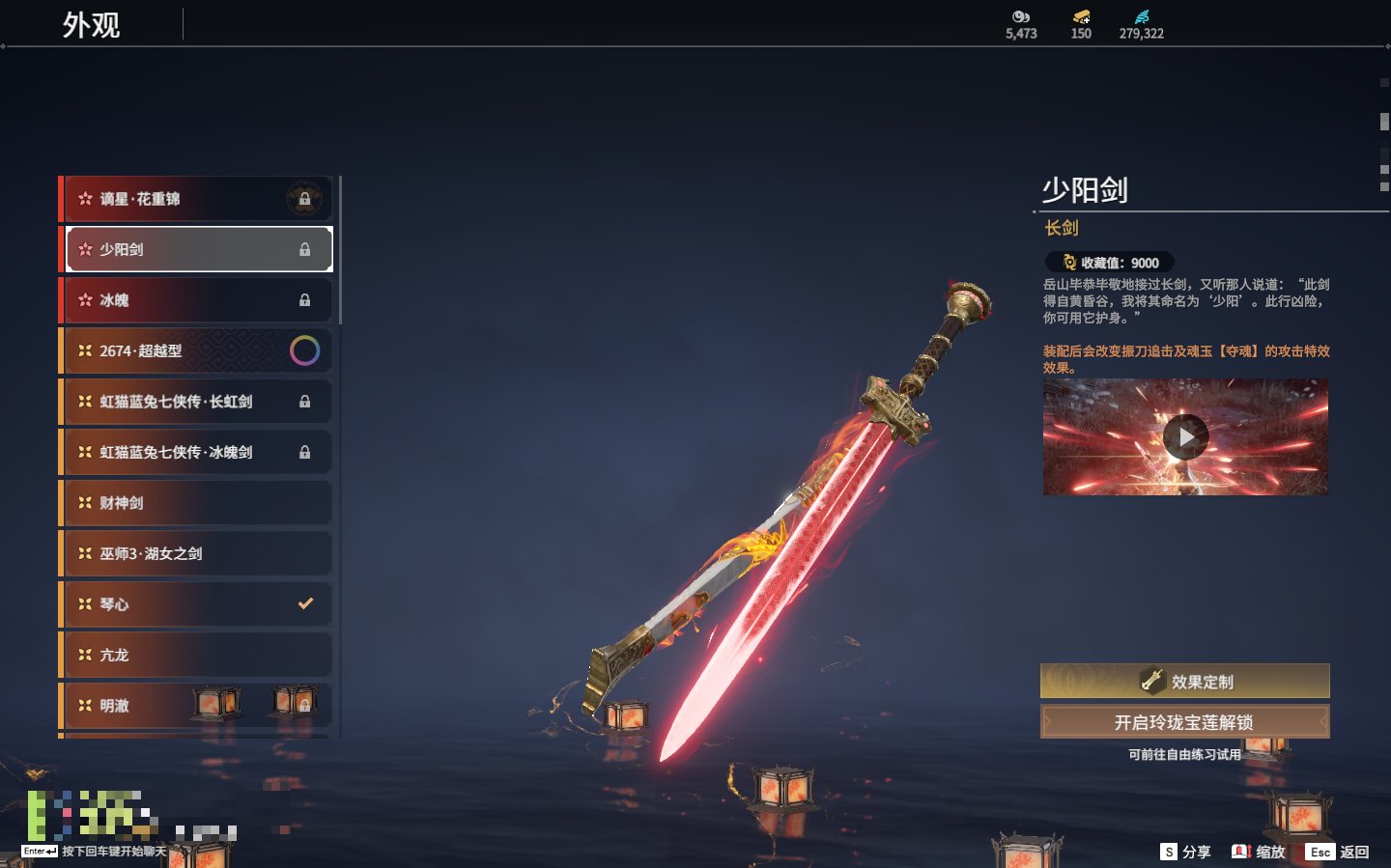Select the 冰魄 skin row
The image size is (1391, 868).
pos(193,300)
